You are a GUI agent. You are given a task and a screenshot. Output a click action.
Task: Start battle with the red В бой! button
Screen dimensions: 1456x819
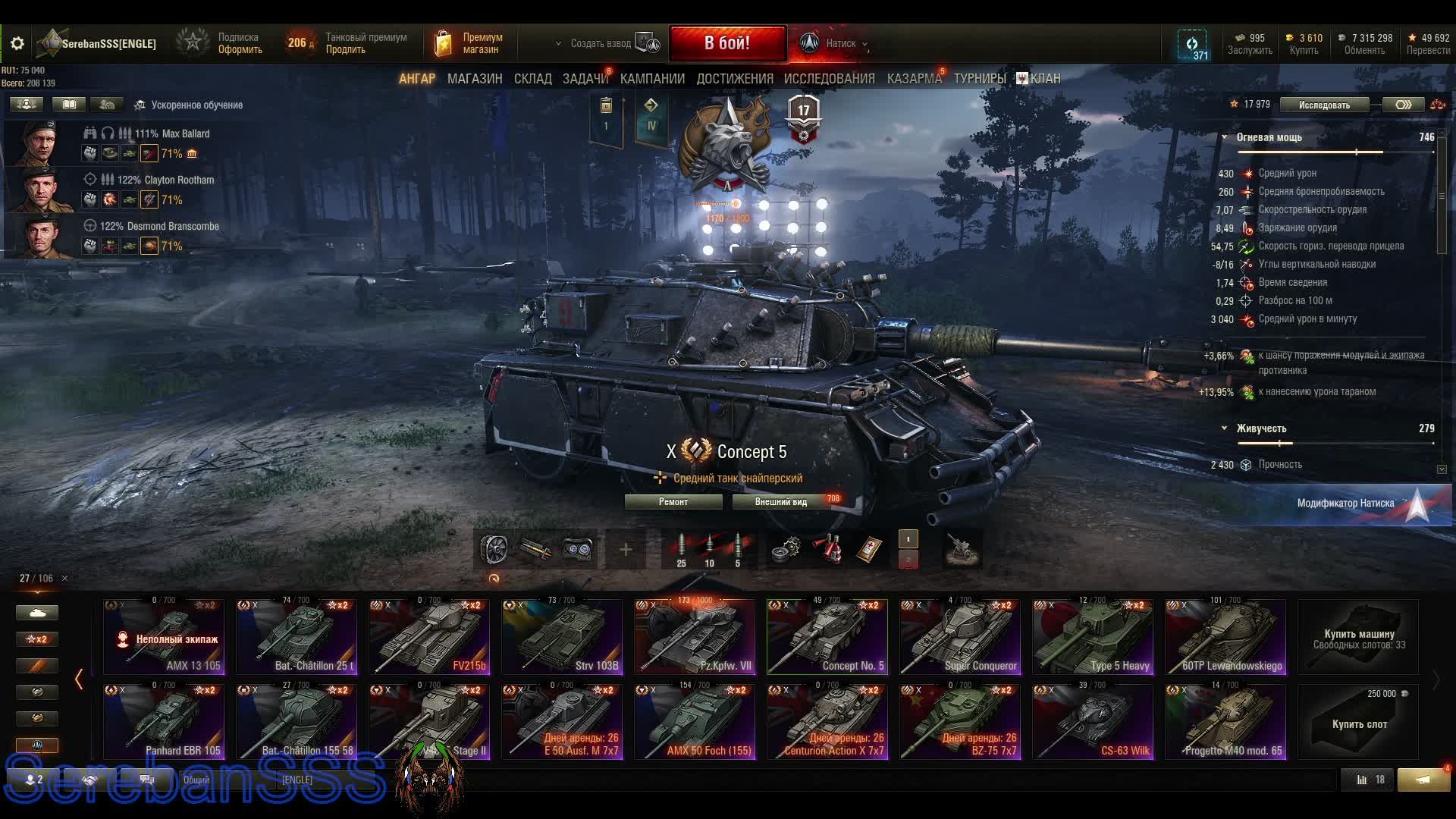pos(726,43)
